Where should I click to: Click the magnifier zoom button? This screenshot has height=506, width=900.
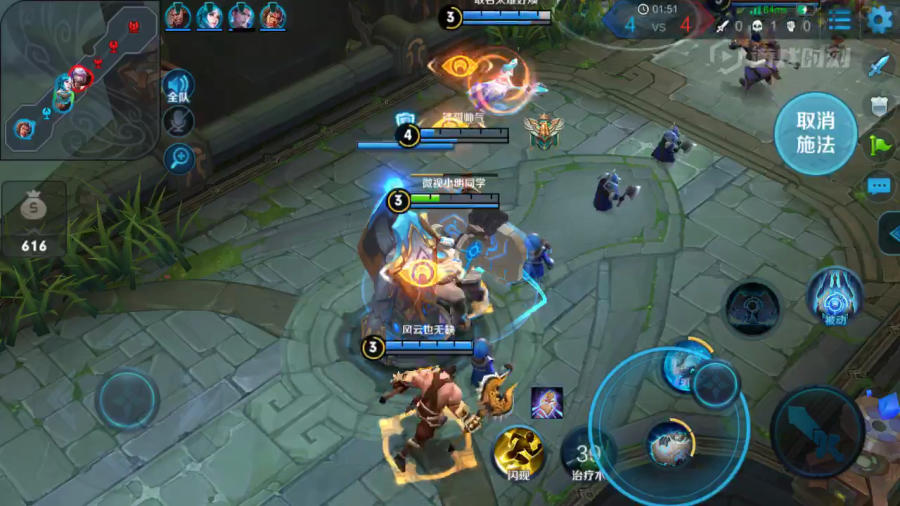click(178, 156)
